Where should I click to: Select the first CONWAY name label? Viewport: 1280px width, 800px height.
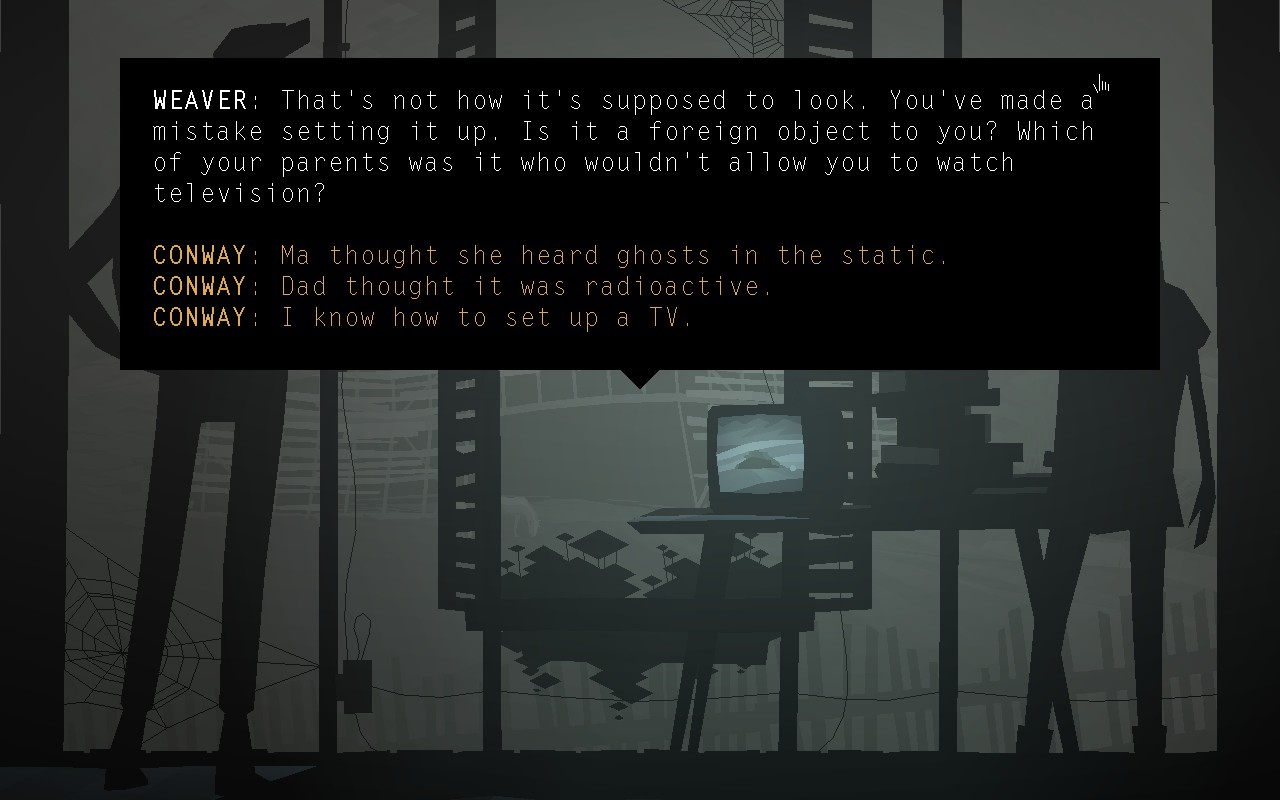pyautogui.click(x=198, y=255)
